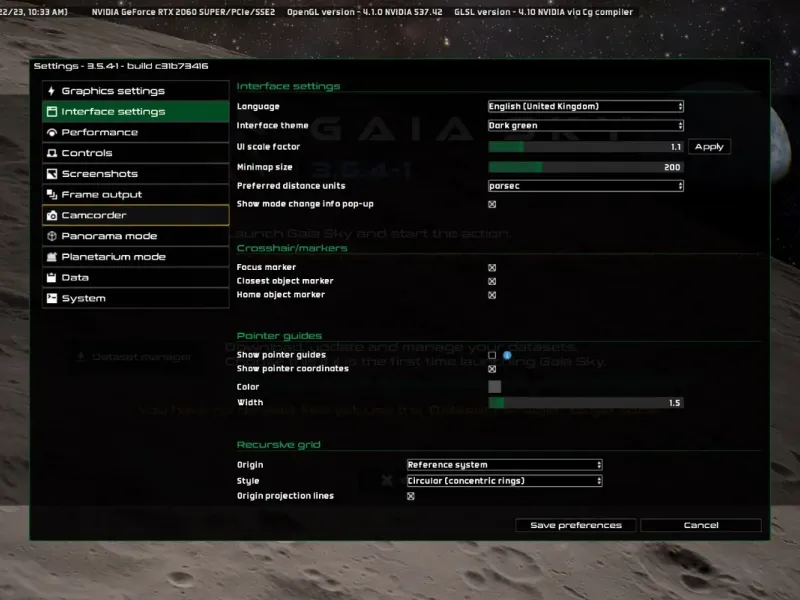Pick the pointer guides Color swatch

494,387
